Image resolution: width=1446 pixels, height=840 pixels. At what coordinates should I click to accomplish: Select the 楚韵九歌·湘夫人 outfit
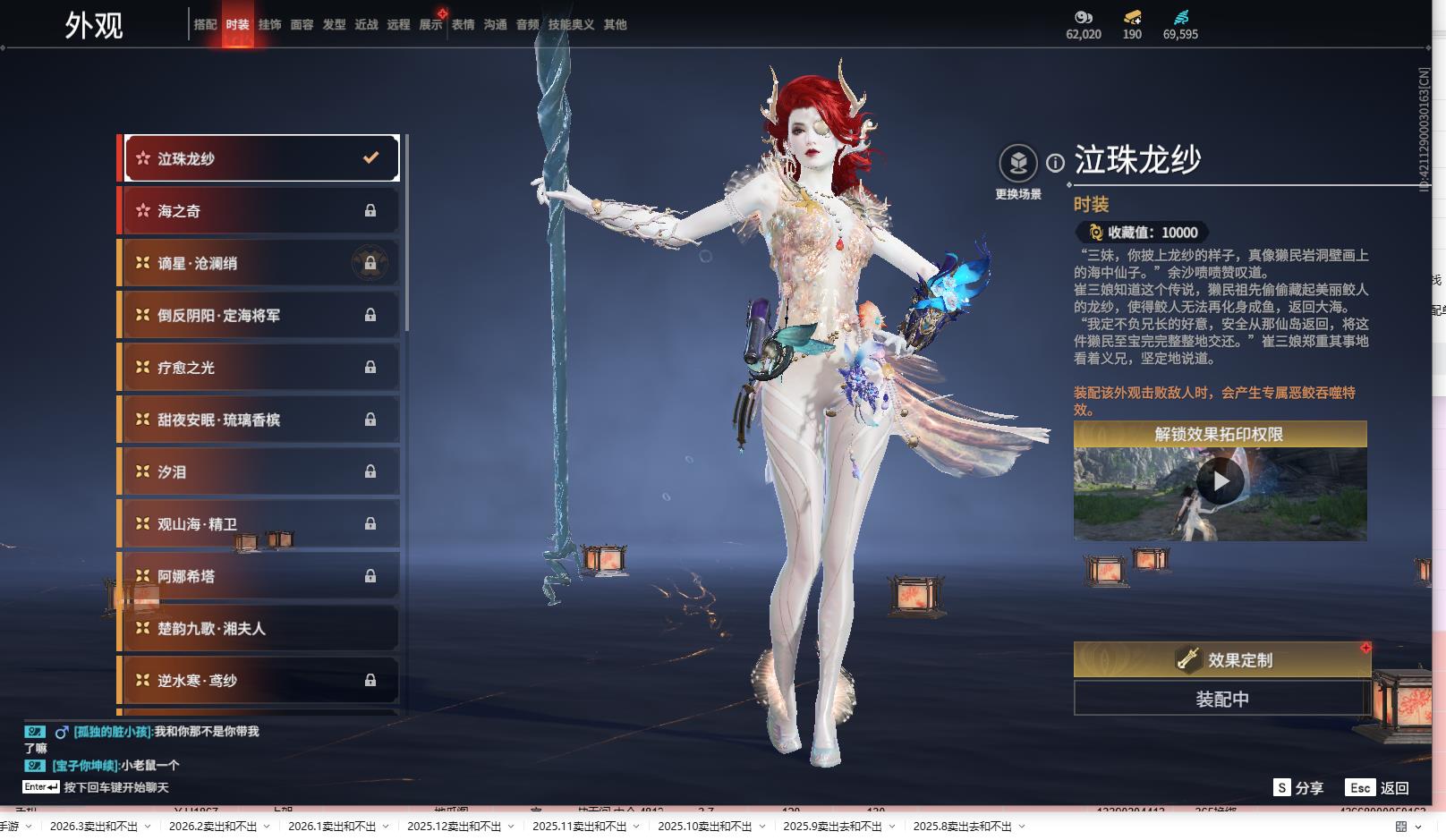click(x=259, y=628)
